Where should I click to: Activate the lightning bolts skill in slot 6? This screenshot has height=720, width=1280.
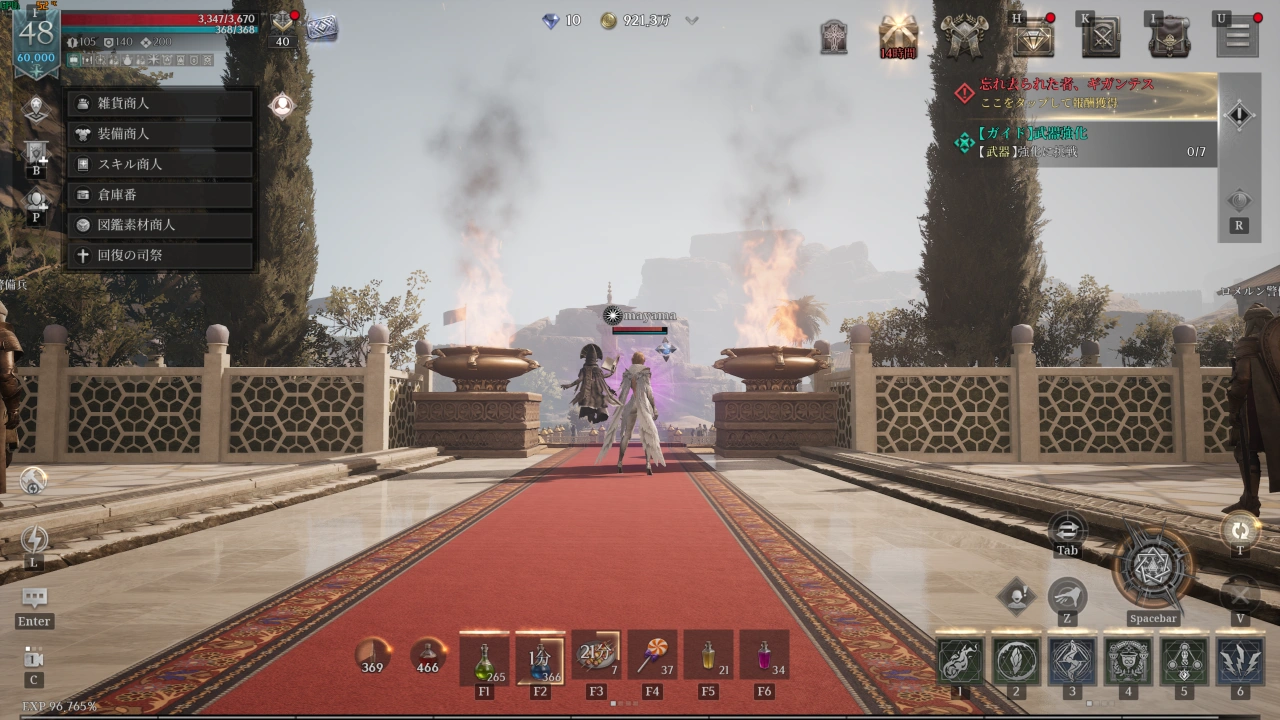pyautogui.click(x=1240, y=661)
